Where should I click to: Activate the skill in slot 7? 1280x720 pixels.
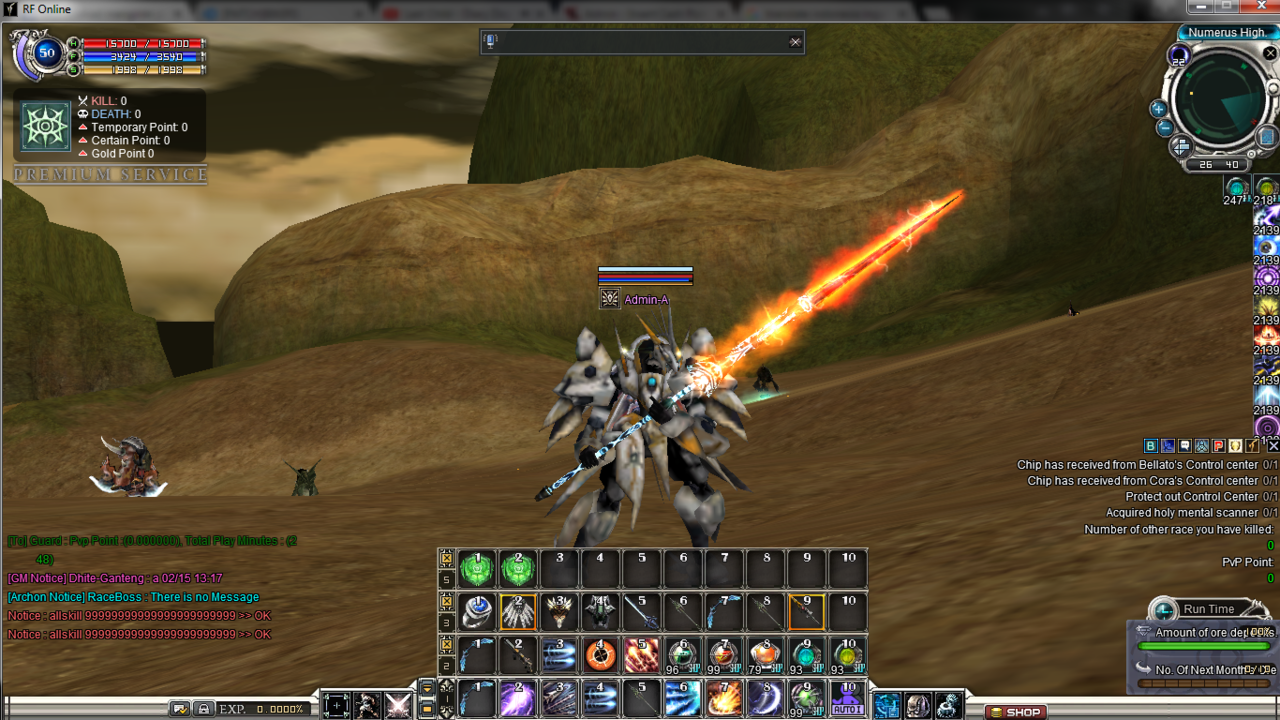point(722,697)
